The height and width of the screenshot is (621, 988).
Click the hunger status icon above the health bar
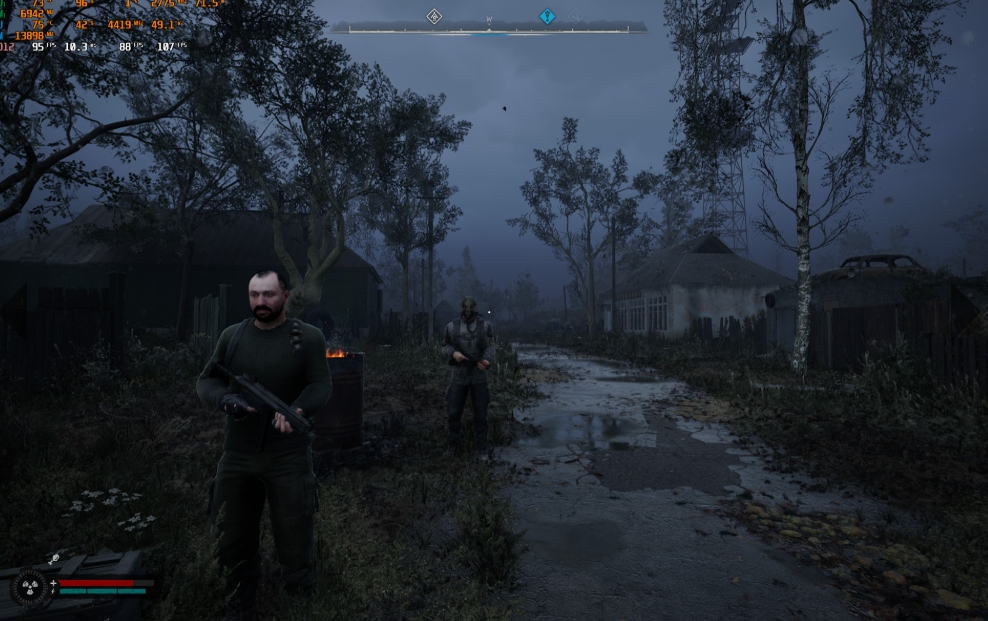point(54,560)
